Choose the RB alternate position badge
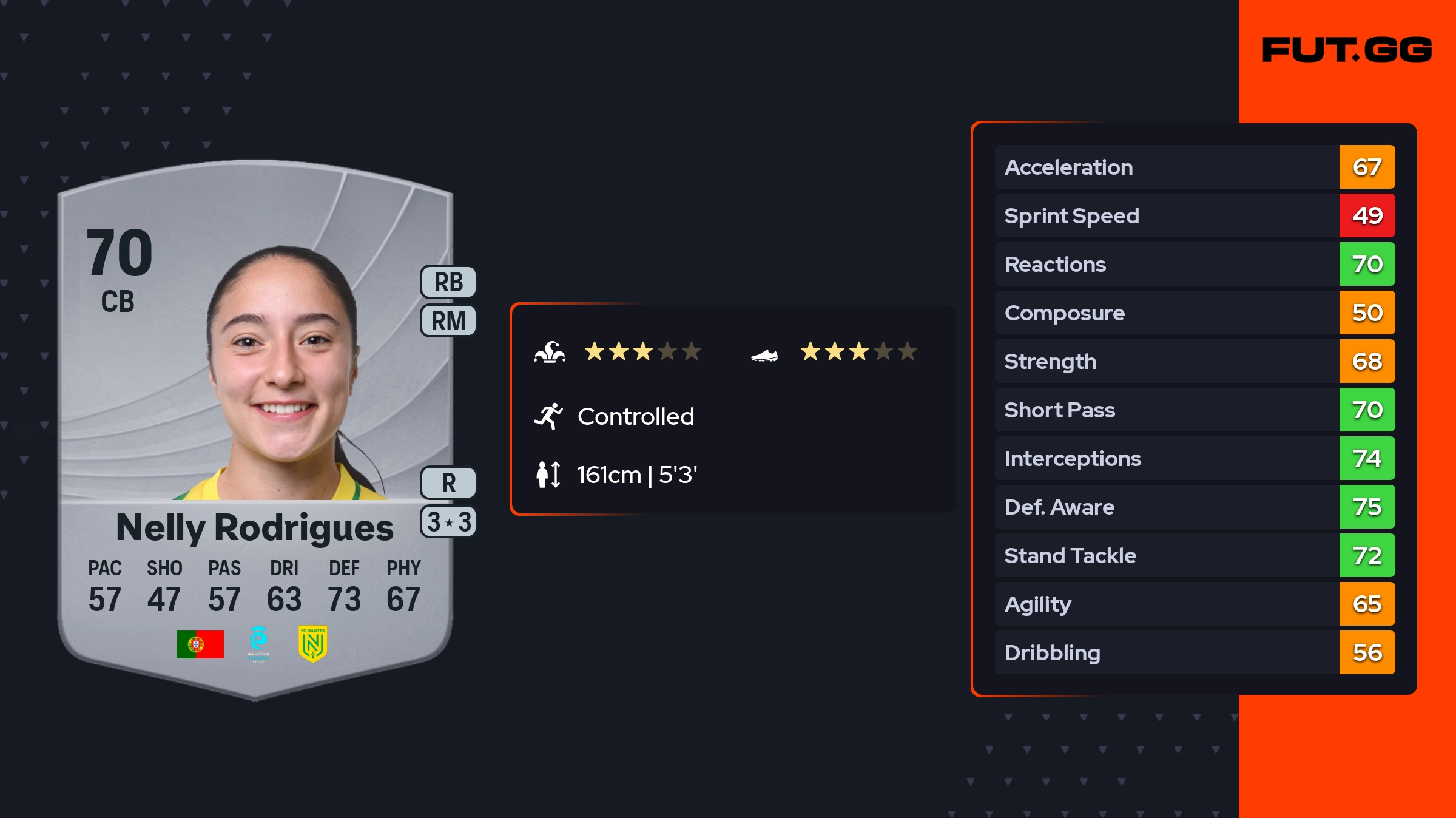Viewport: 1456px width, 818px height. click(x=448, y=282)
